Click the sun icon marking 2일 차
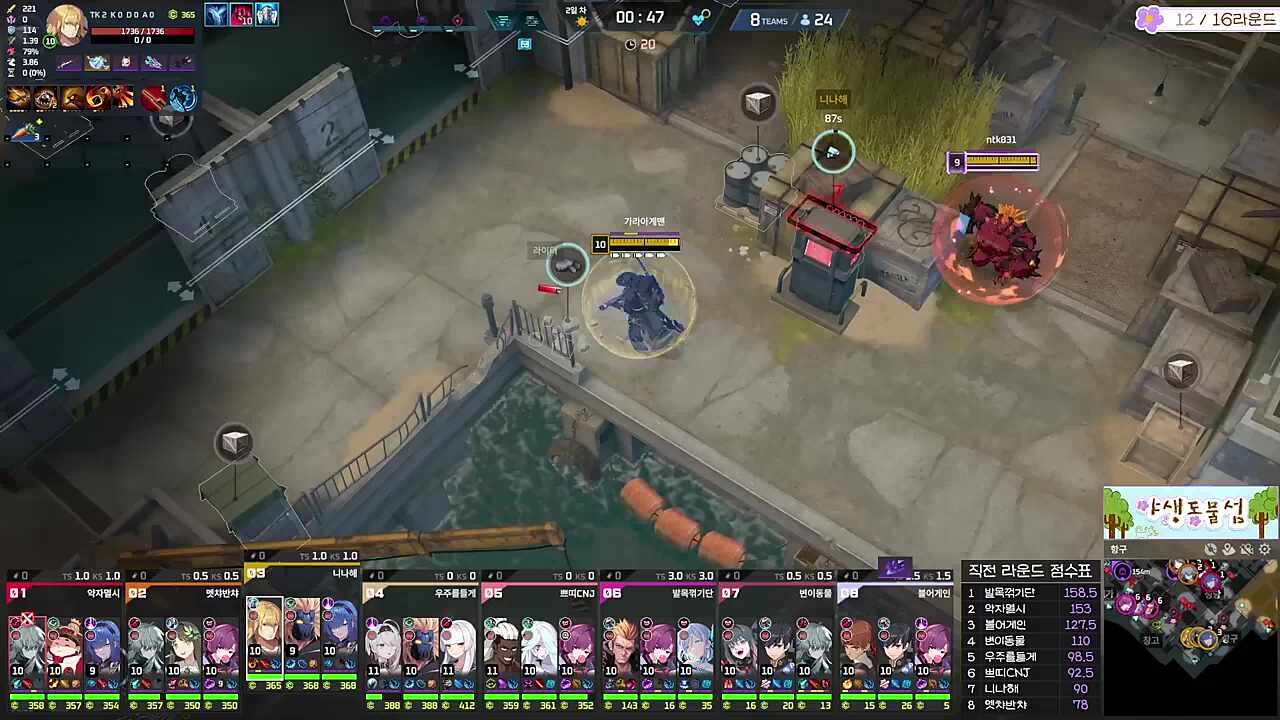1280x720 pixels. (583, 20)
